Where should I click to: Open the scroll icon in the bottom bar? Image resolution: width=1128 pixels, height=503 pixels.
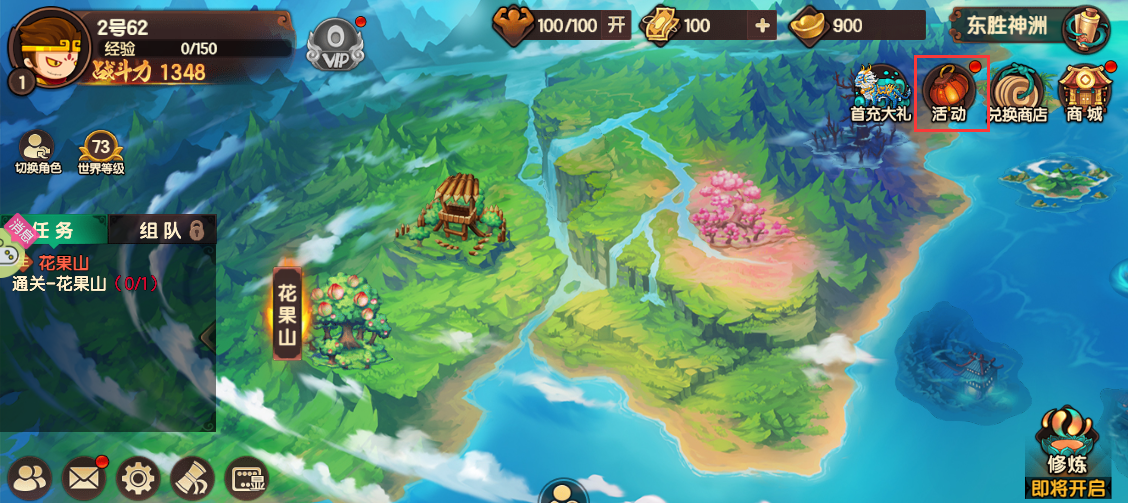[192, 478]
